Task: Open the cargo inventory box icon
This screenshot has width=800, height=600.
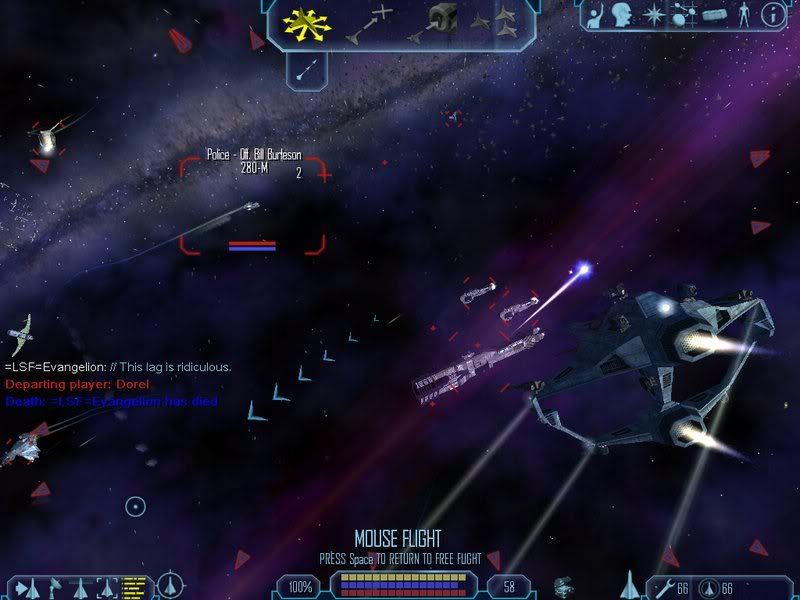Action: coord(713,15)
